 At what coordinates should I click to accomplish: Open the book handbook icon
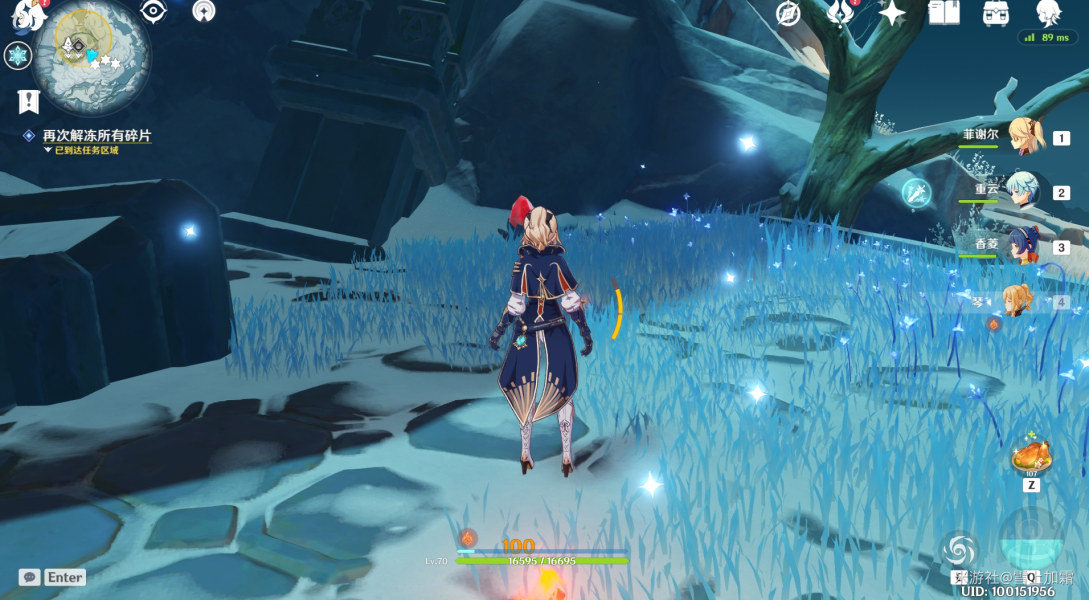[944, 13]
